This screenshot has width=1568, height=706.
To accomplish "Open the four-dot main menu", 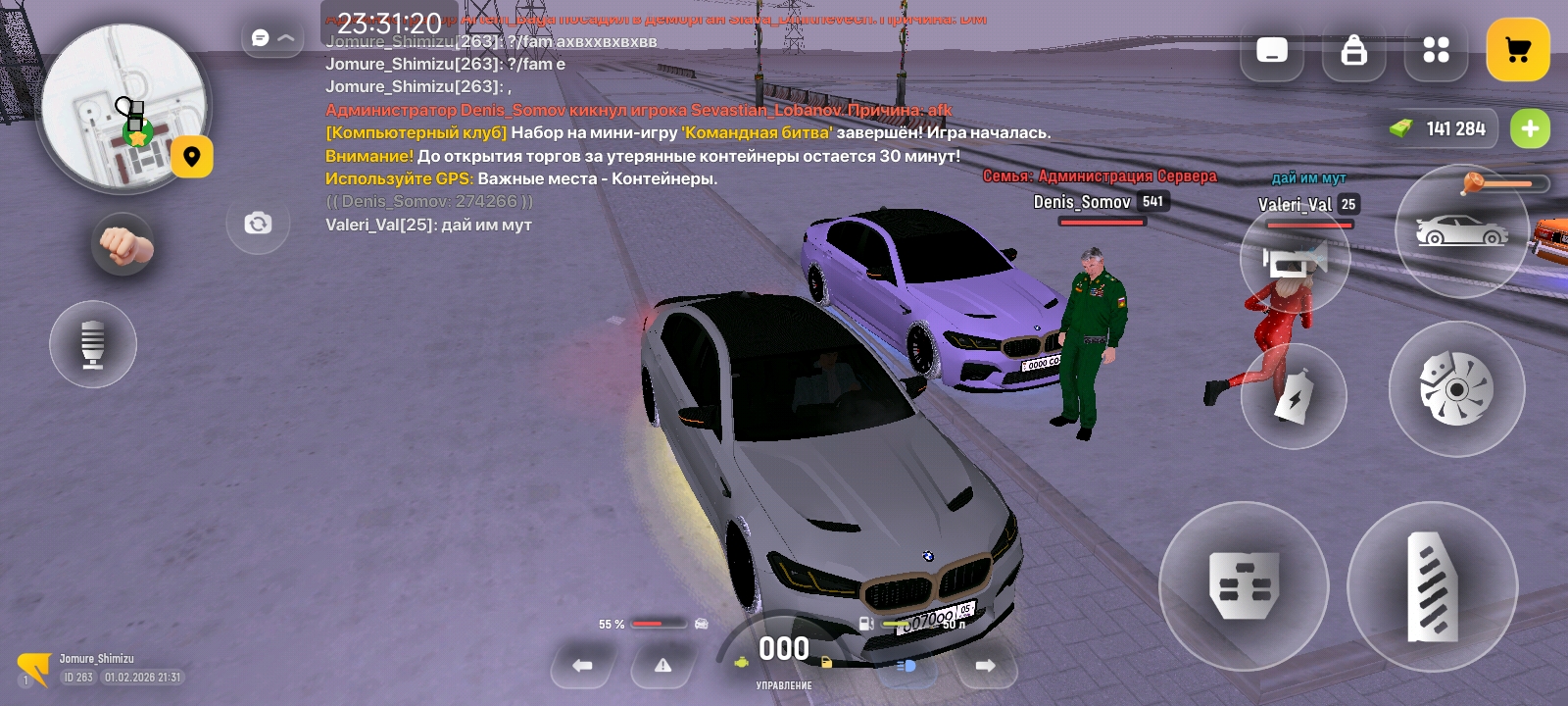I will click(x=1436, y=50).
